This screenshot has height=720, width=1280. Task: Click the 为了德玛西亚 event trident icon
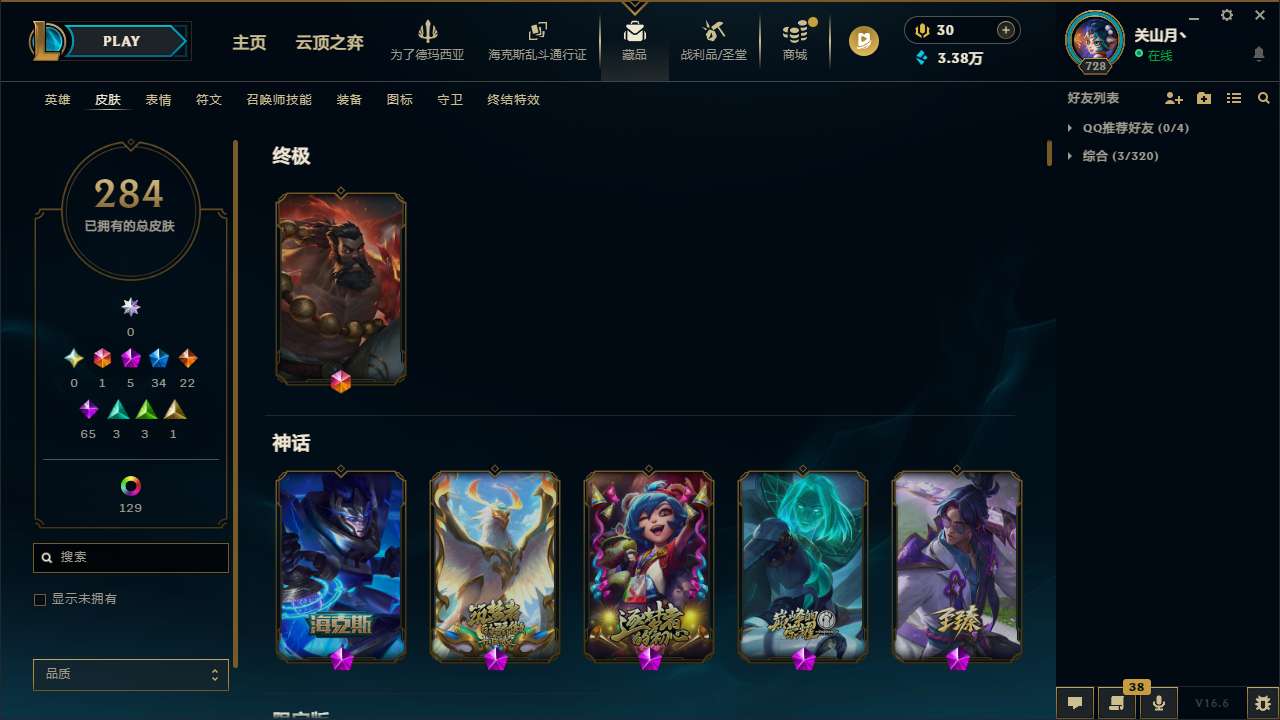[x=428, y=32]
